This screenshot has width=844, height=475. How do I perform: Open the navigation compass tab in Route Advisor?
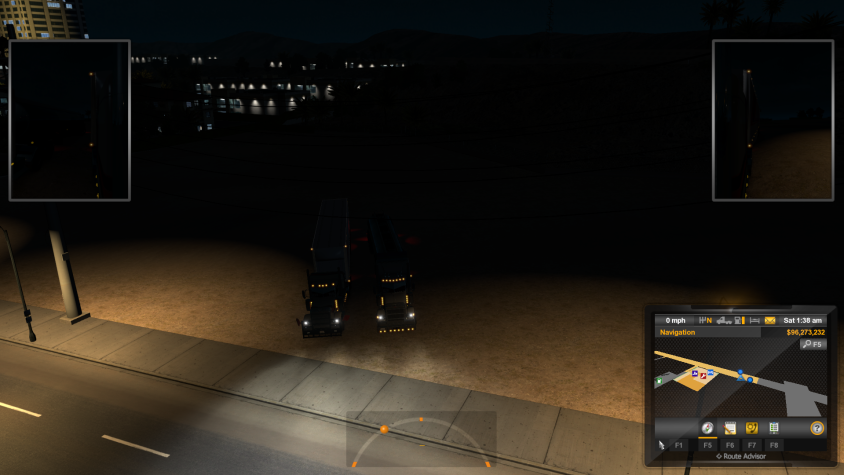[x=707, y=428]
